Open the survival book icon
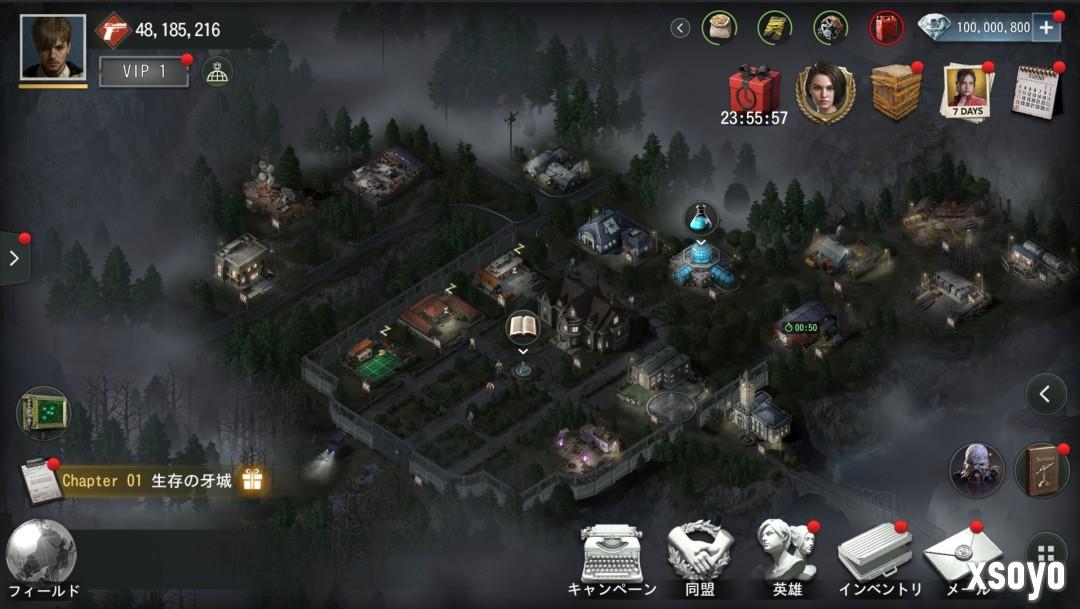Image resolution: width=1080 pixels, height=609 pixels. point(1042,470)
